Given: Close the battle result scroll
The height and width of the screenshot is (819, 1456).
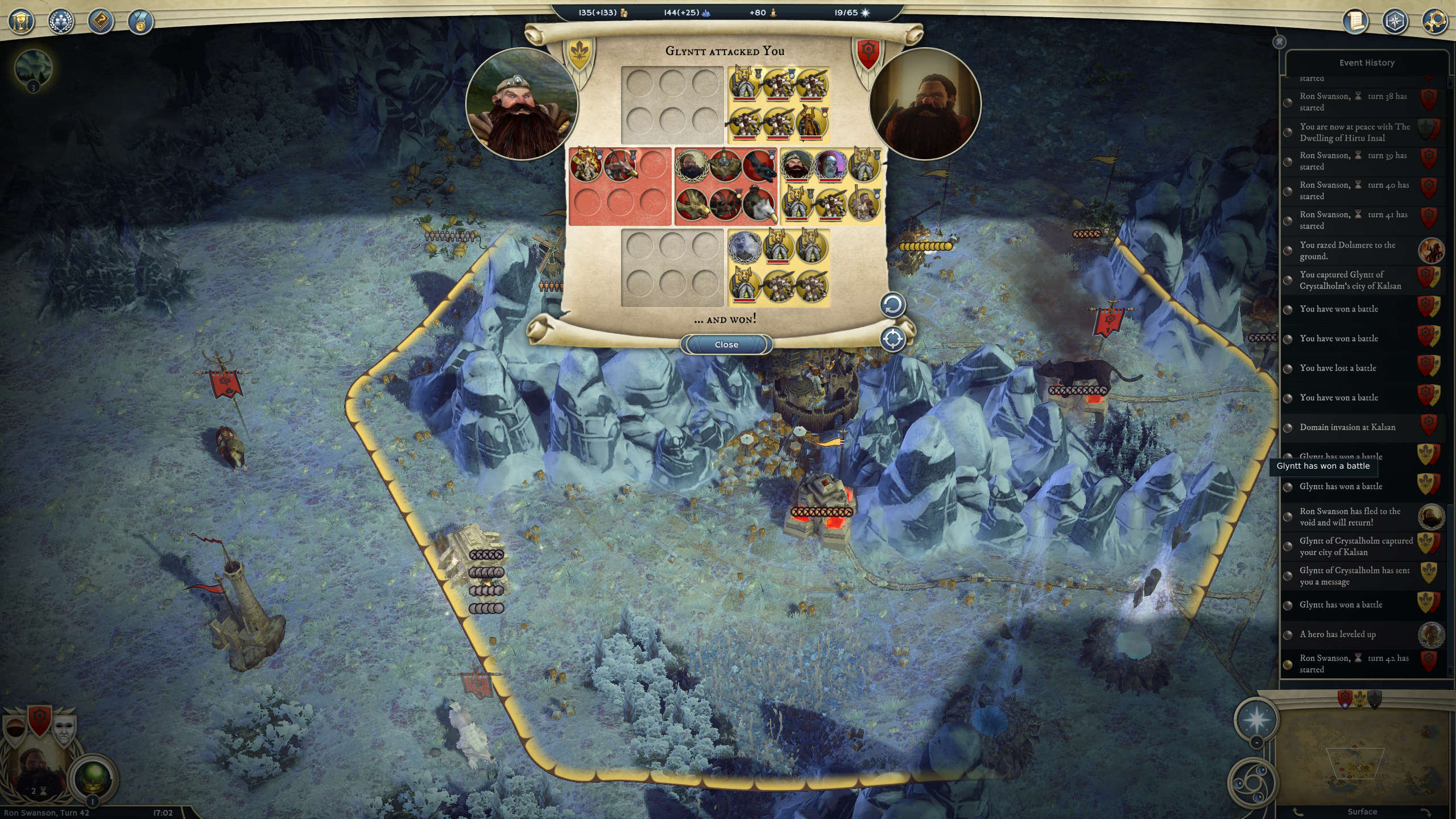Looking at the screenshot, I should (726, 344).
